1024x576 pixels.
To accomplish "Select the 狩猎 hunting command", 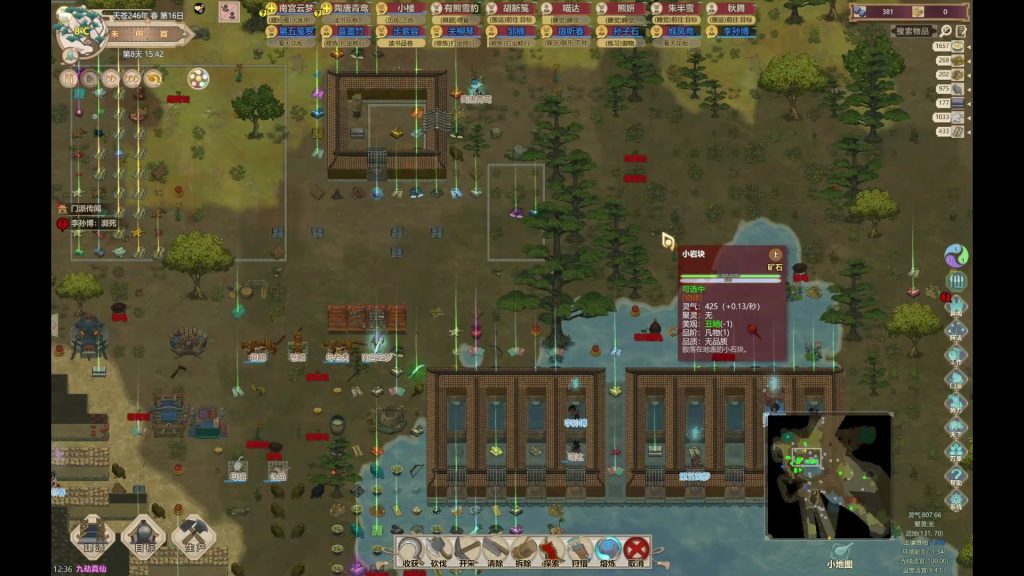I will [579, 551].
